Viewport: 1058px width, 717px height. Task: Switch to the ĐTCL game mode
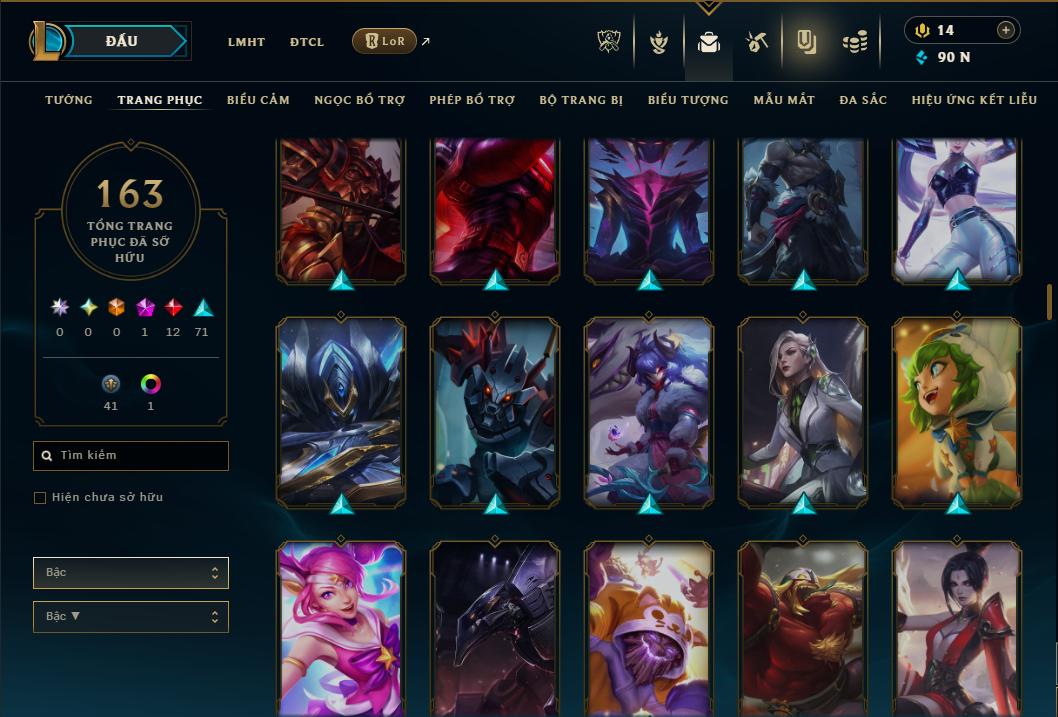click(x=306, y=42)
